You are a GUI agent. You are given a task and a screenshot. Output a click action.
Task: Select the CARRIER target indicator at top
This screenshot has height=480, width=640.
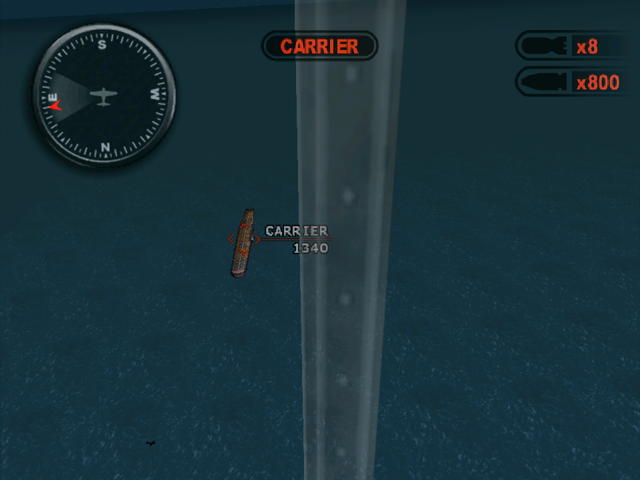point(319,46)
